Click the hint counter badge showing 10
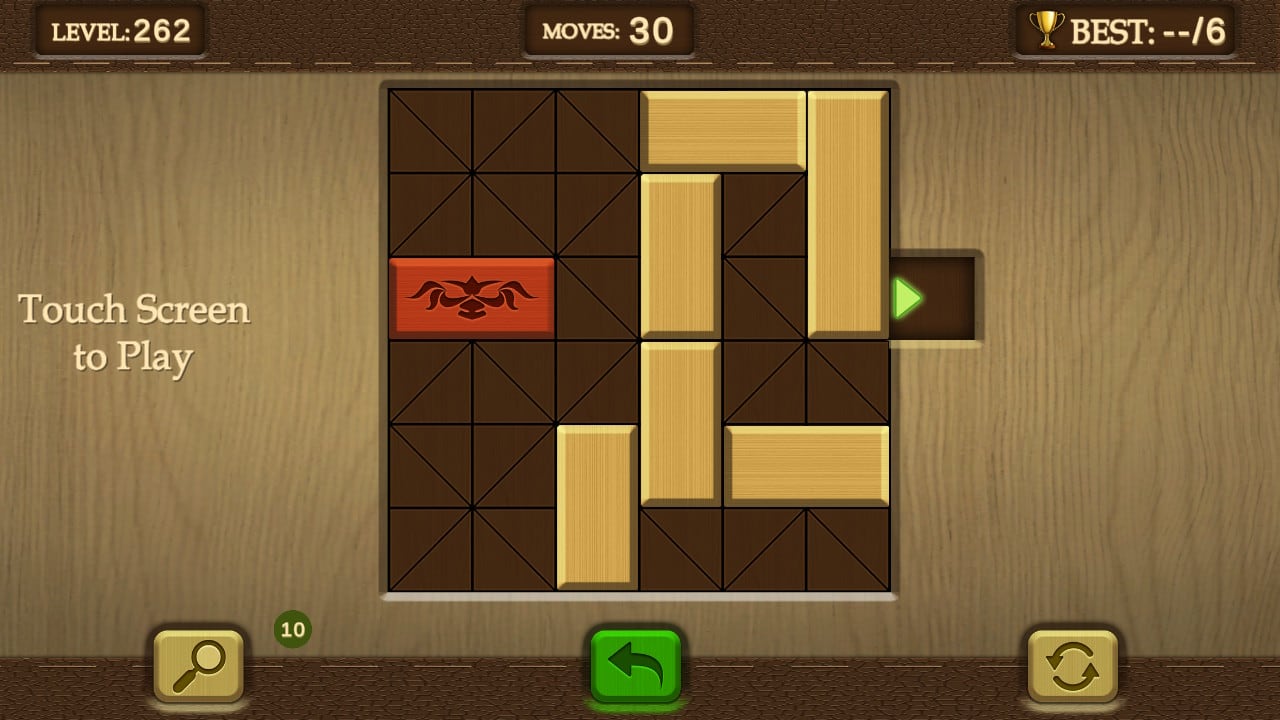This screenshot has height=720, width=1280. [291, 630]
